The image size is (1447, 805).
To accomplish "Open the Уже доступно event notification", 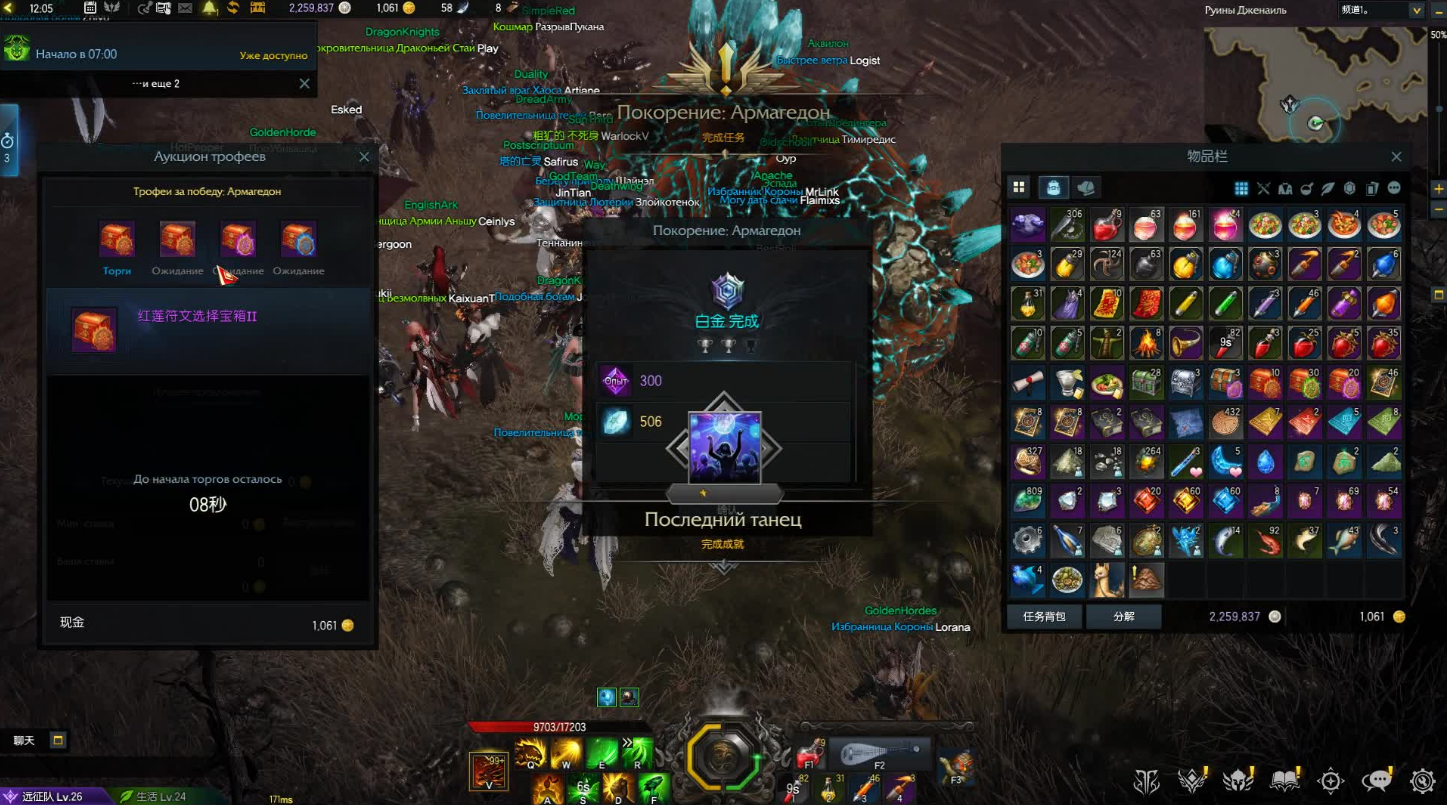I will (273, 55).
